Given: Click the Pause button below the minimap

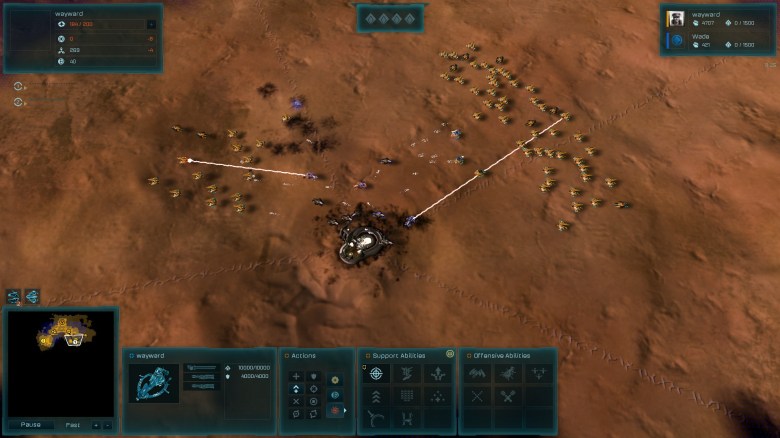Looking at the screenshot, I should [x=30, y=424].
